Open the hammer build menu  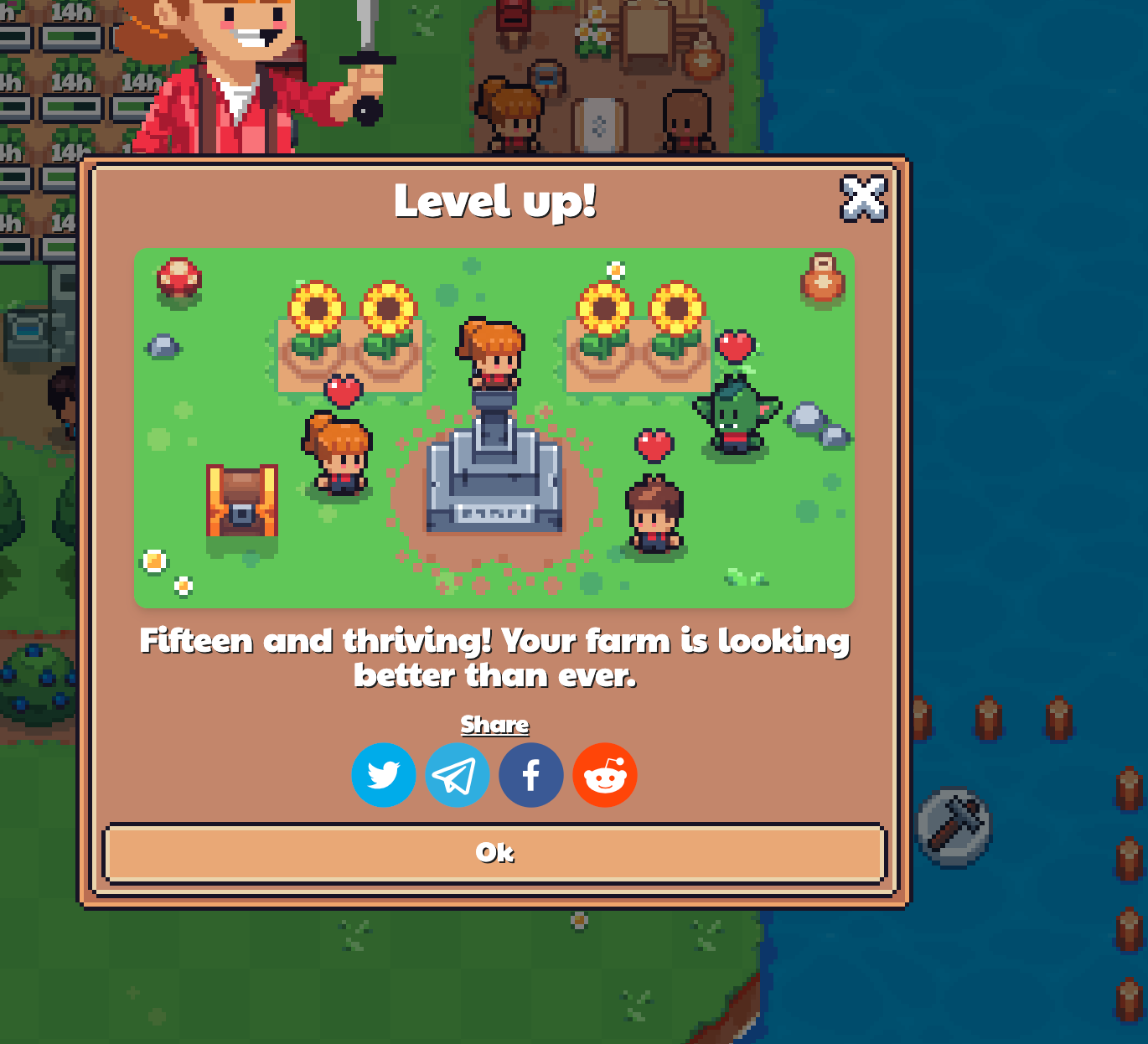pyautogui.click(x=954, y=826)
